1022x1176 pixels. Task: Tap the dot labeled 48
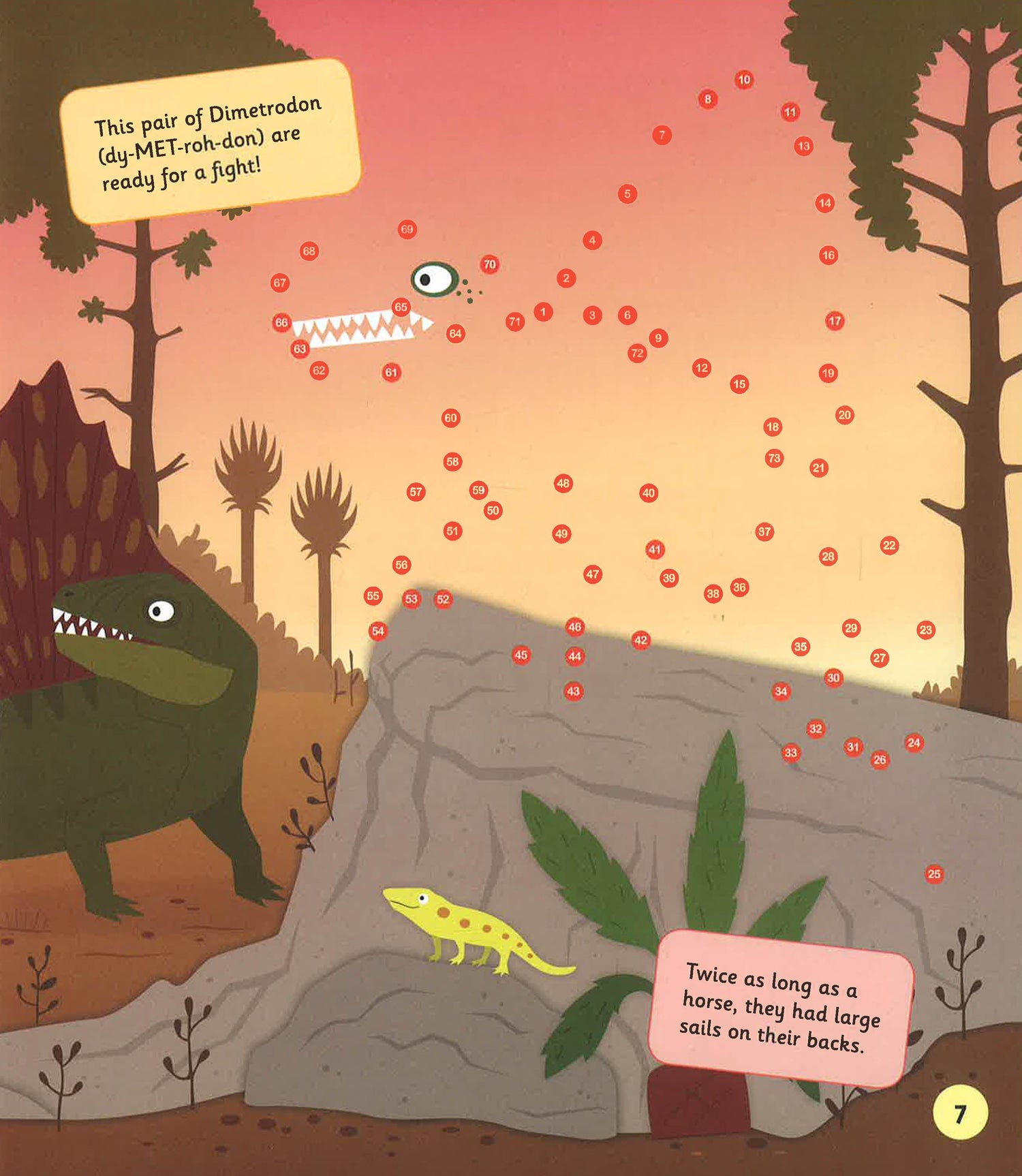(x=563, y=483)
